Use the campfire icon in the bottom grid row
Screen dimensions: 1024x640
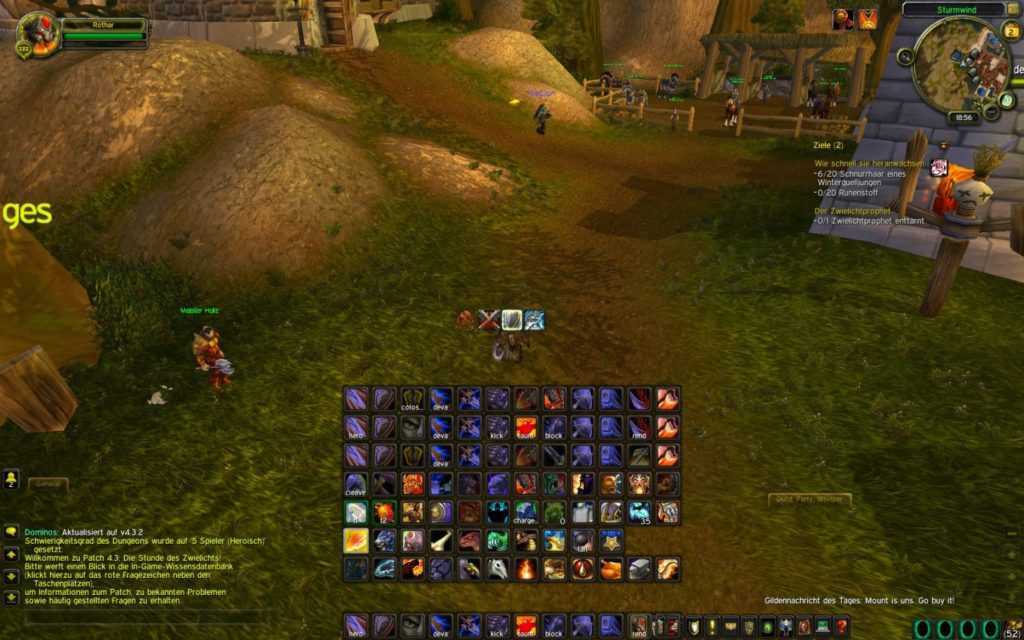coord(525,569)
